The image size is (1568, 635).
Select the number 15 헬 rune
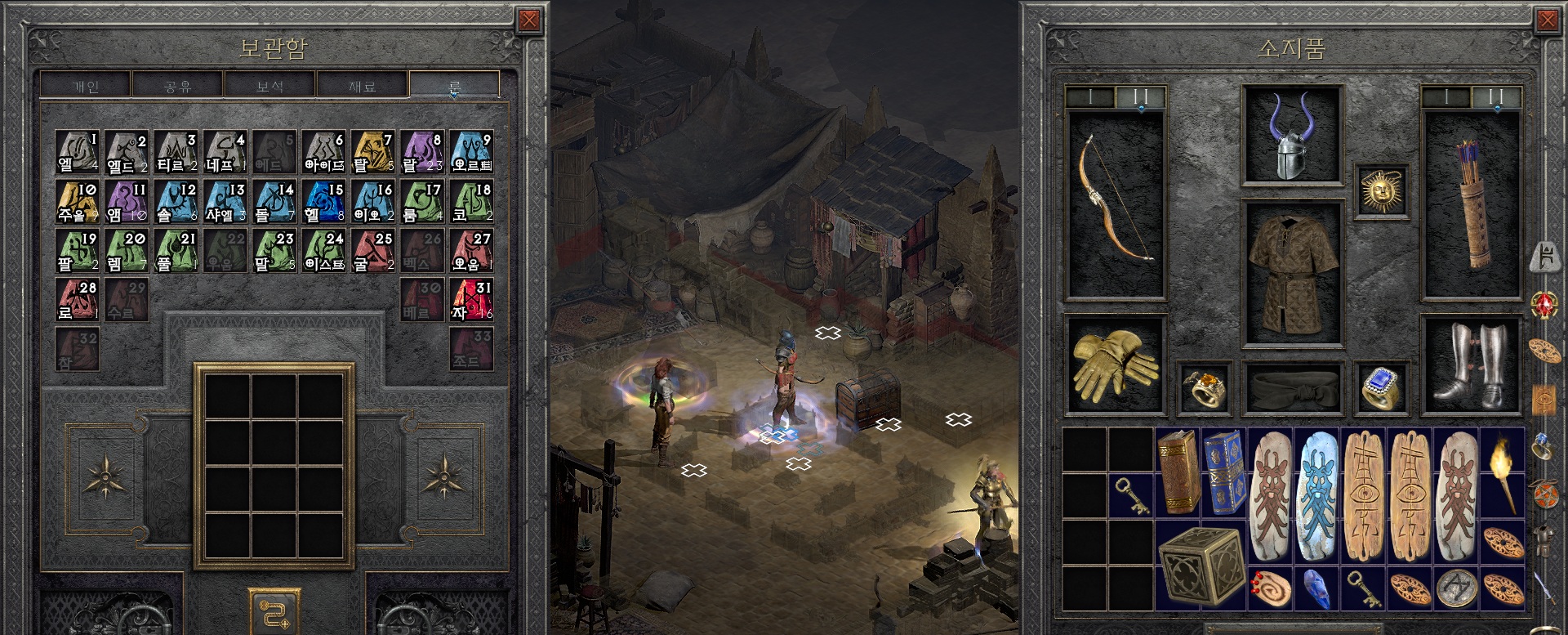coord(323,201)
